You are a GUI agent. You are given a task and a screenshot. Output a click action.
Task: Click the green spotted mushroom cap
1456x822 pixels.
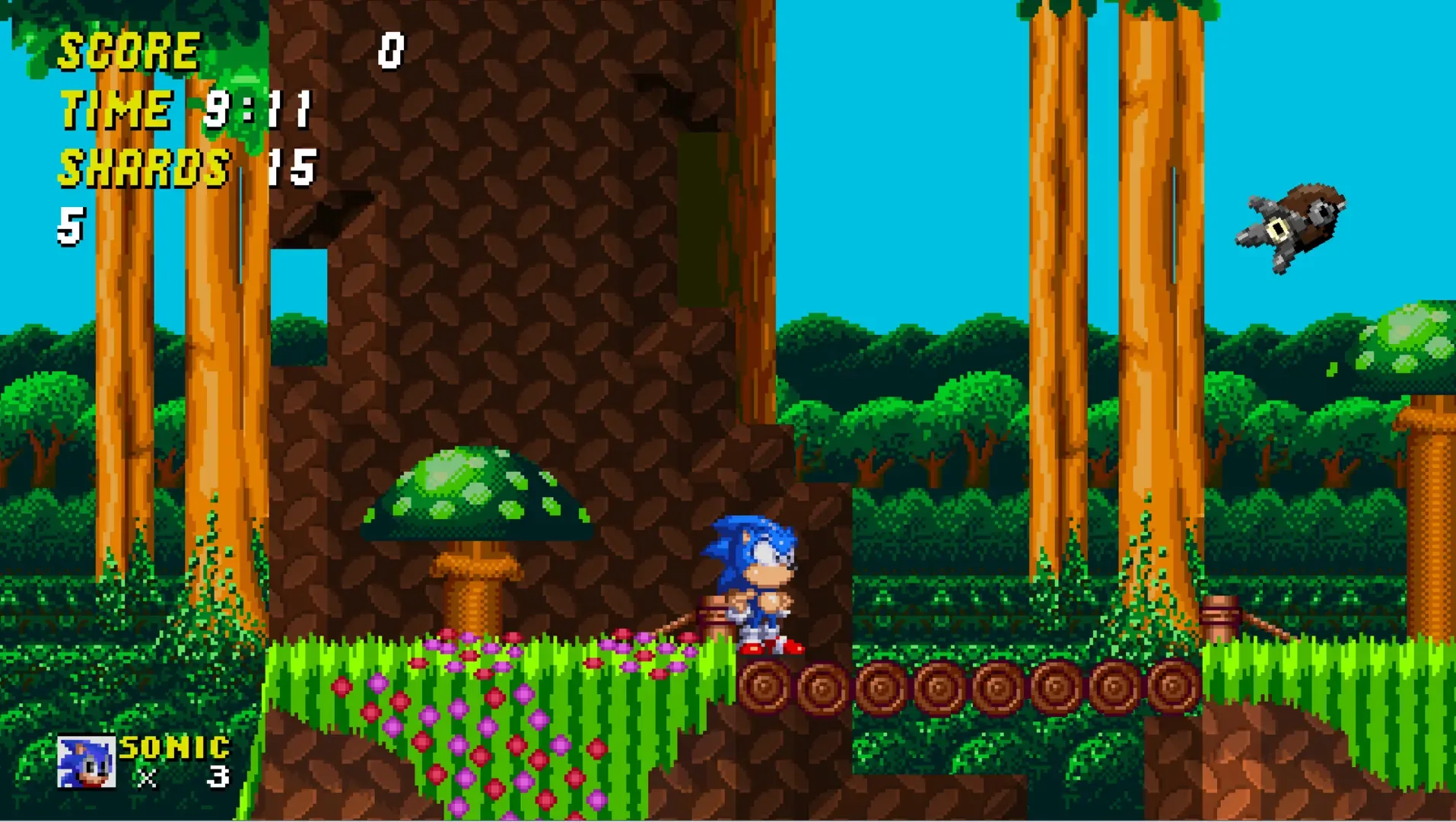click(x=481, y=495)
